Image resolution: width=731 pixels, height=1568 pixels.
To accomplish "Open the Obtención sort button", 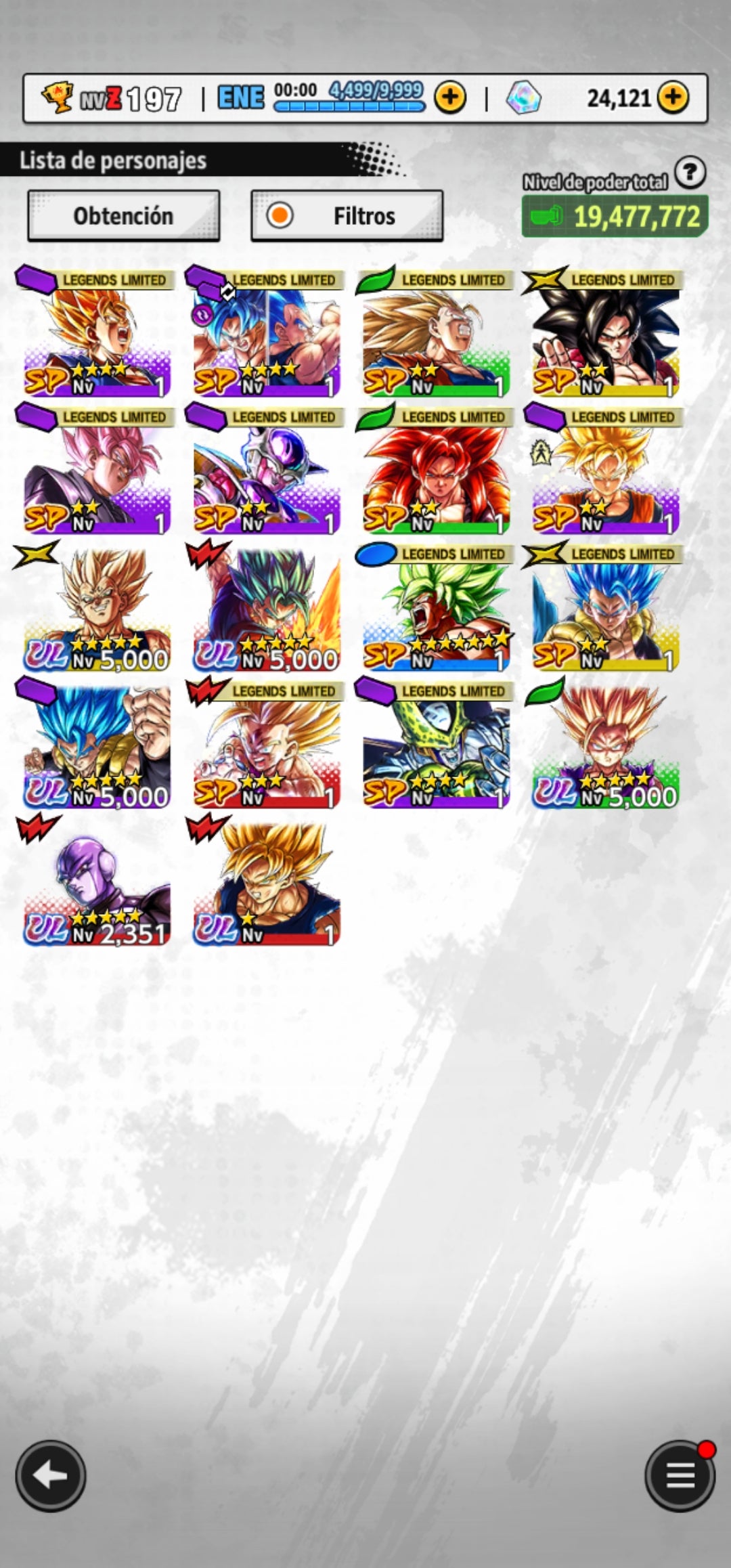I will click(123, 216).
